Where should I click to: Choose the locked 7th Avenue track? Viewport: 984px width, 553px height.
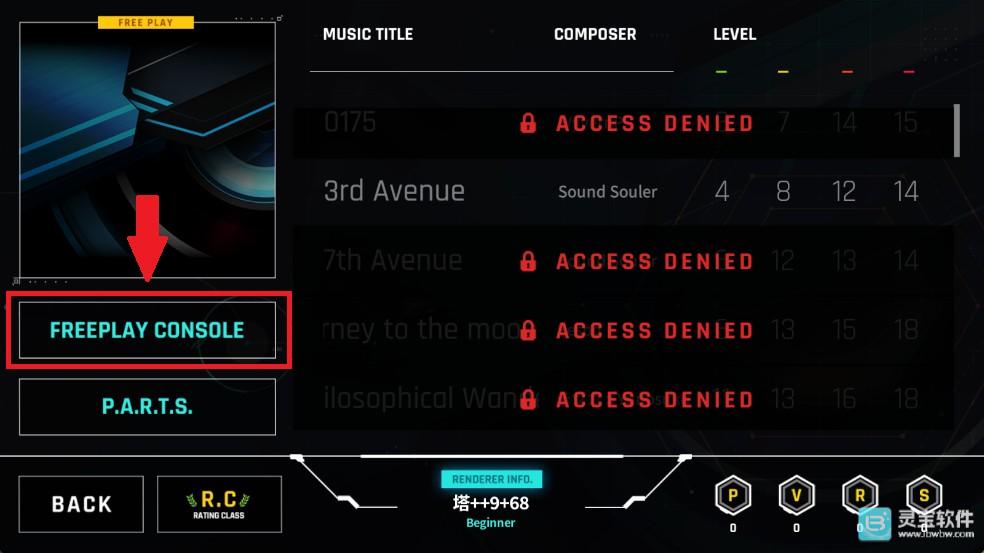[x=620, y=261]
